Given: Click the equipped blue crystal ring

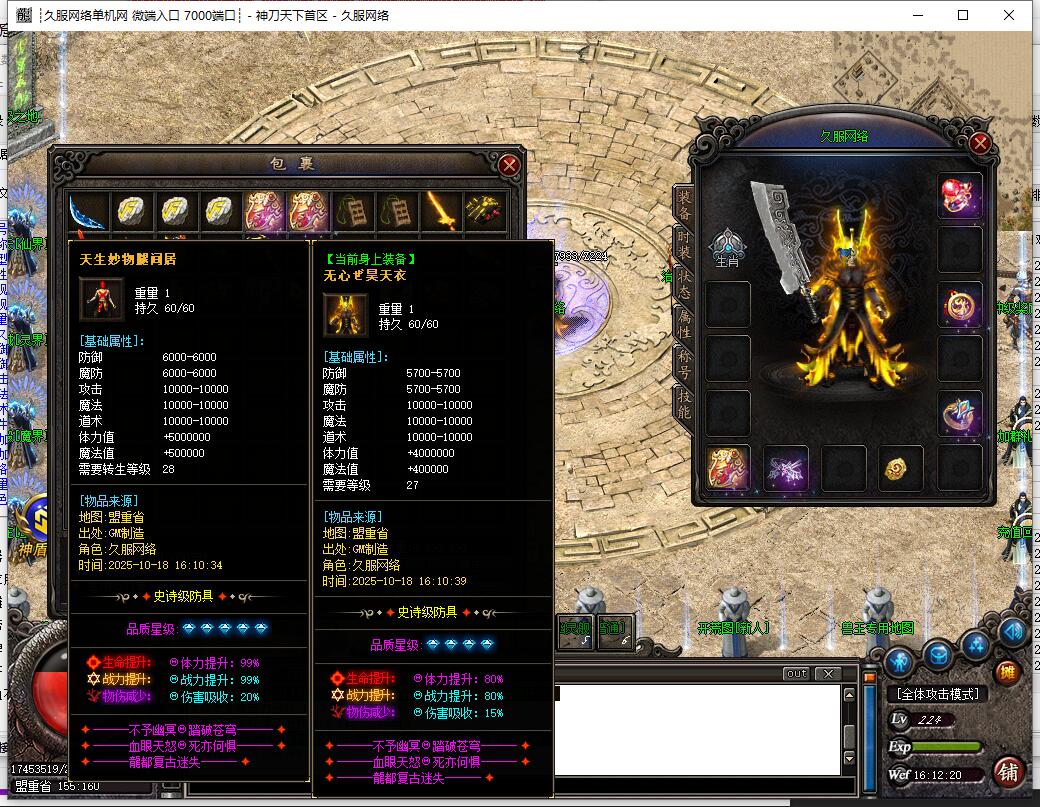Looking at the screenshot, I should tap(960, 414).
